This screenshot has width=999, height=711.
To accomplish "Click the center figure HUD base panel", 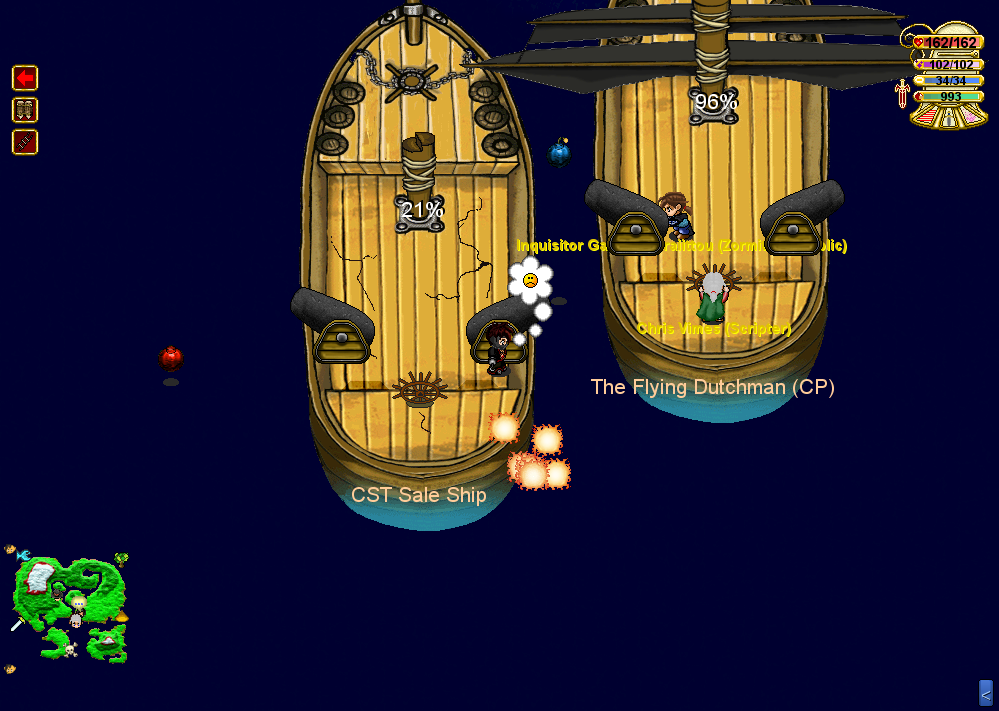I will pyautogui.click(x=947, y=117).
